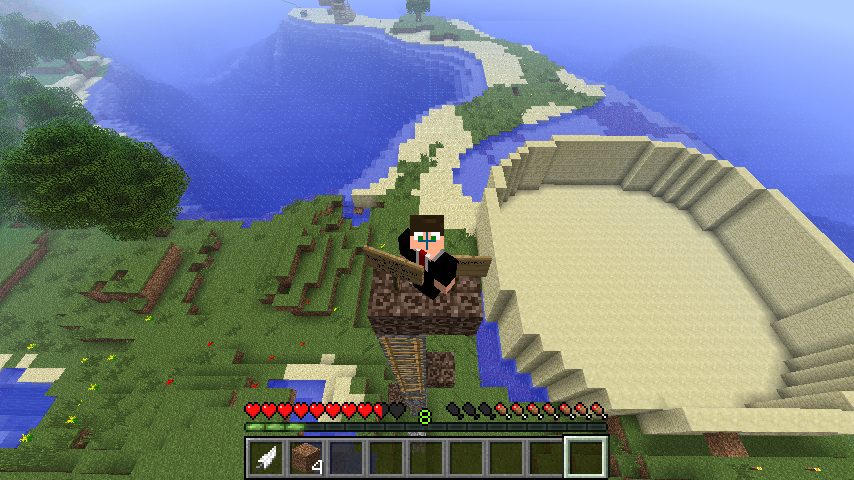Select the dirt block stack slot

[307, 458]
